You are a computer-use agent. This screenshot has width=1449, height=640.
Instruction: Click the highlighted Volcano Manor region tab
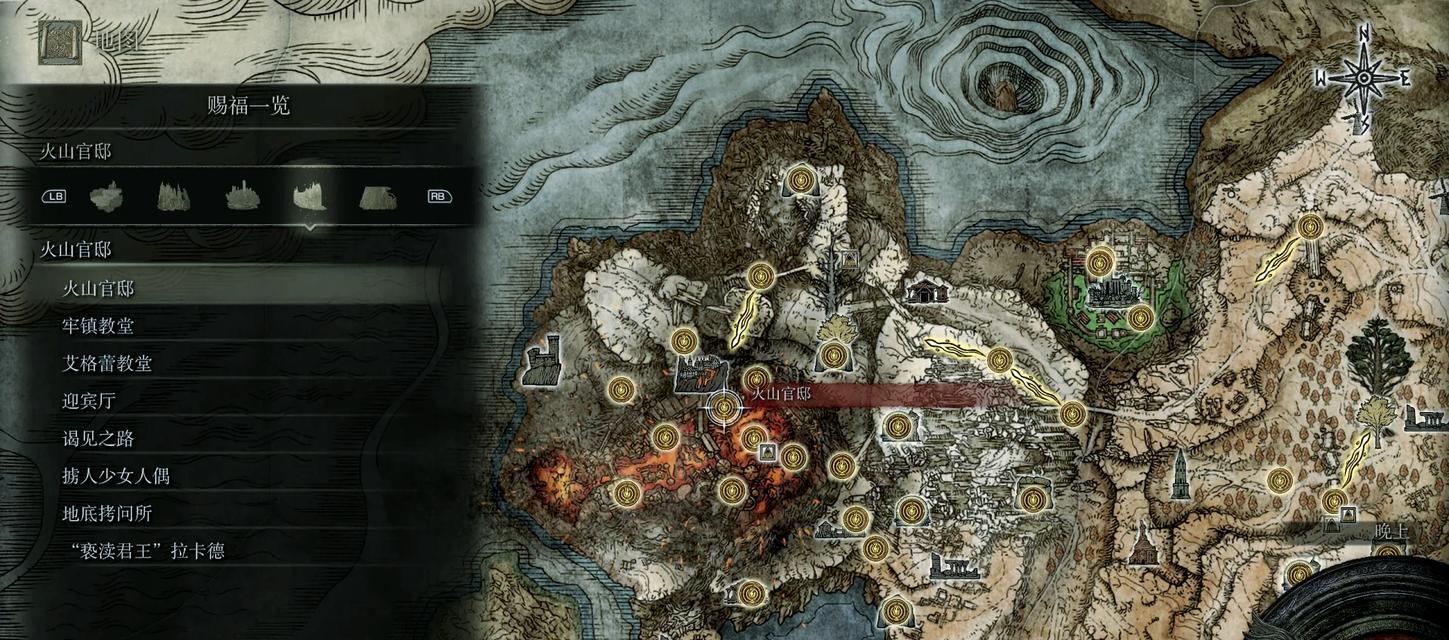(x=309, y=196)
